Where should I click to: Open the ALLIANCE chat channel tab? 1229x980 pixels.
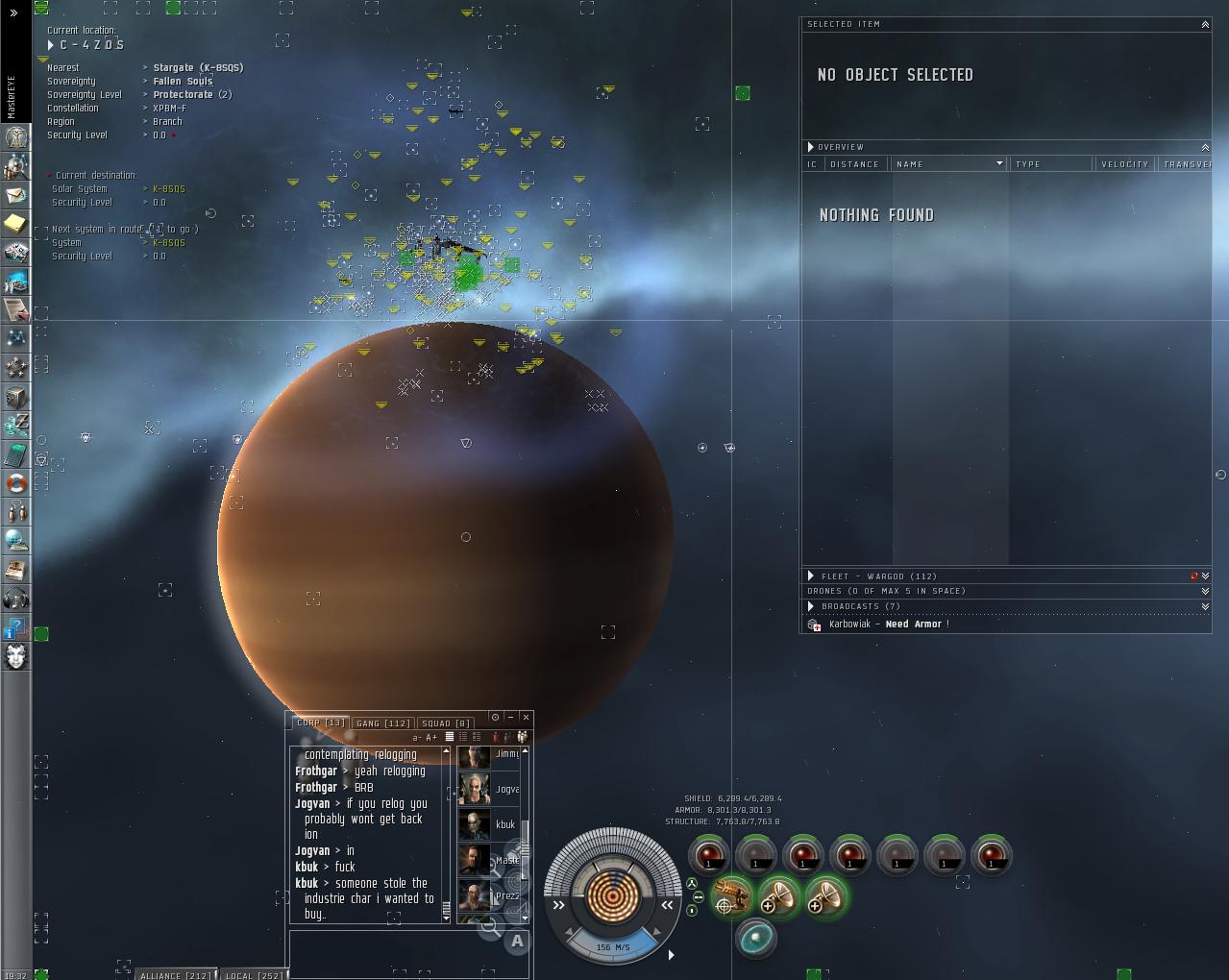[175, 975]
